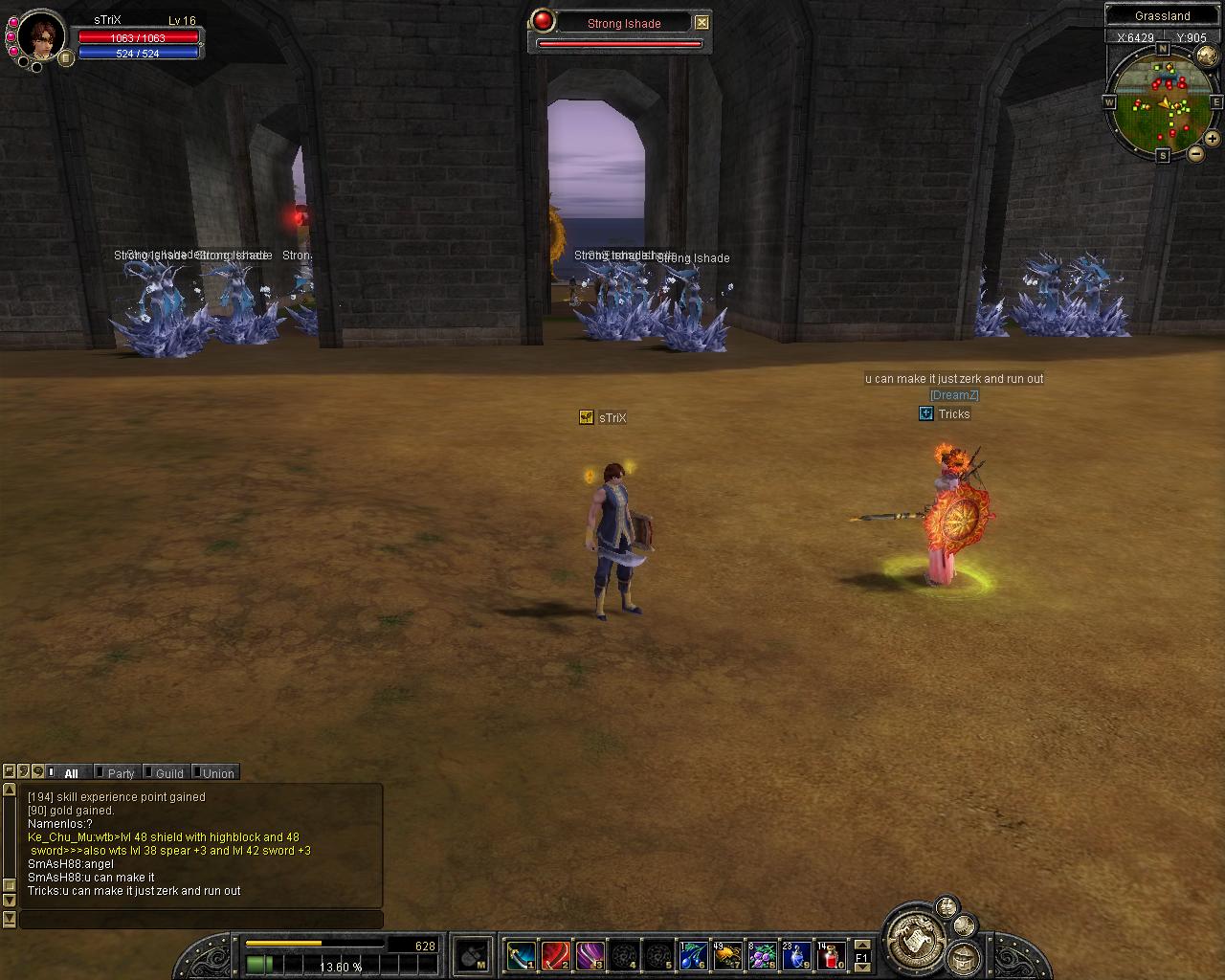This screenshot has width=1225, height=980.
Task: Select the All chat tab
Action: pos(70,773)
